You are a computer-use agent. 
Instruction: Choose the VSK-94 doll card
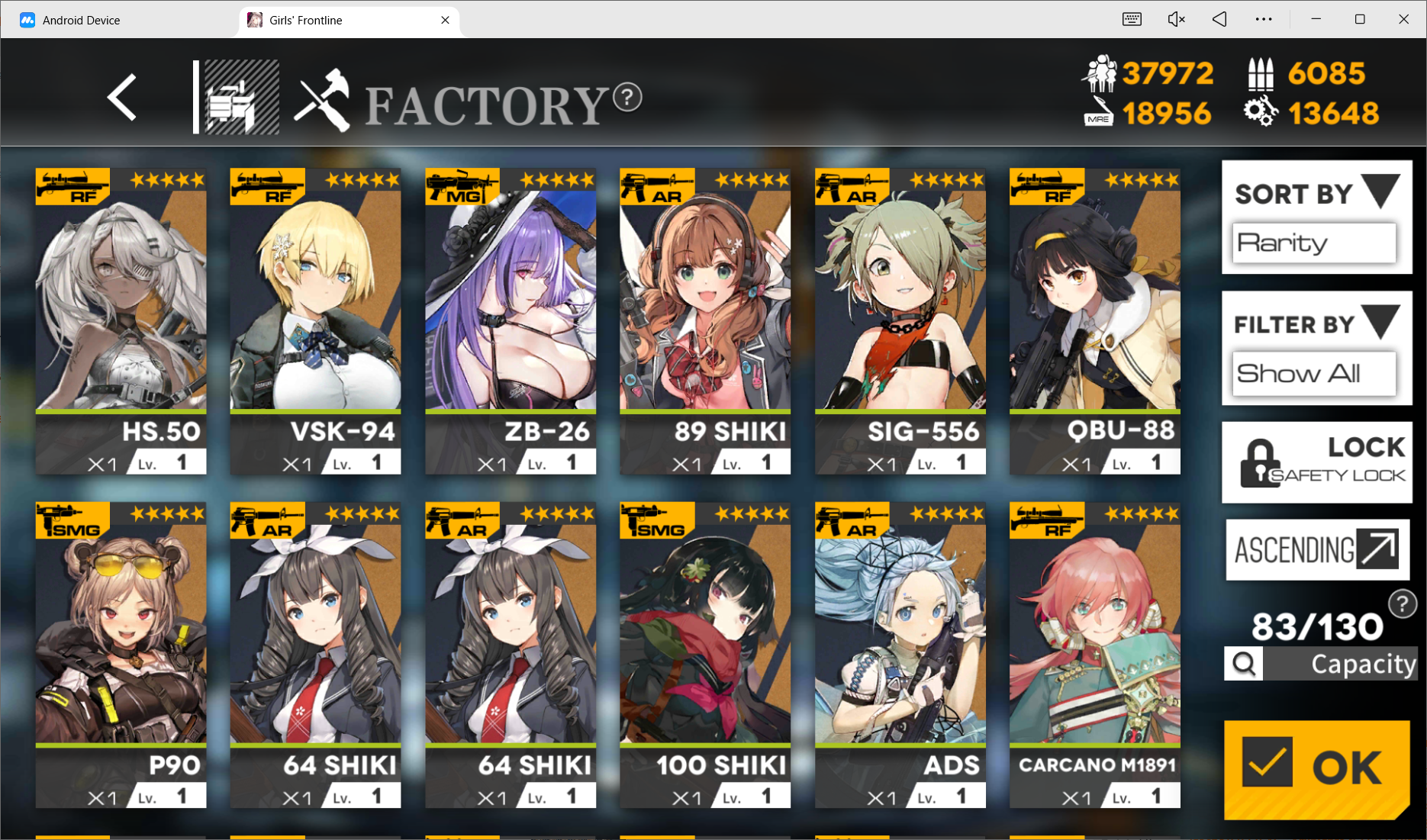[315, 320]
